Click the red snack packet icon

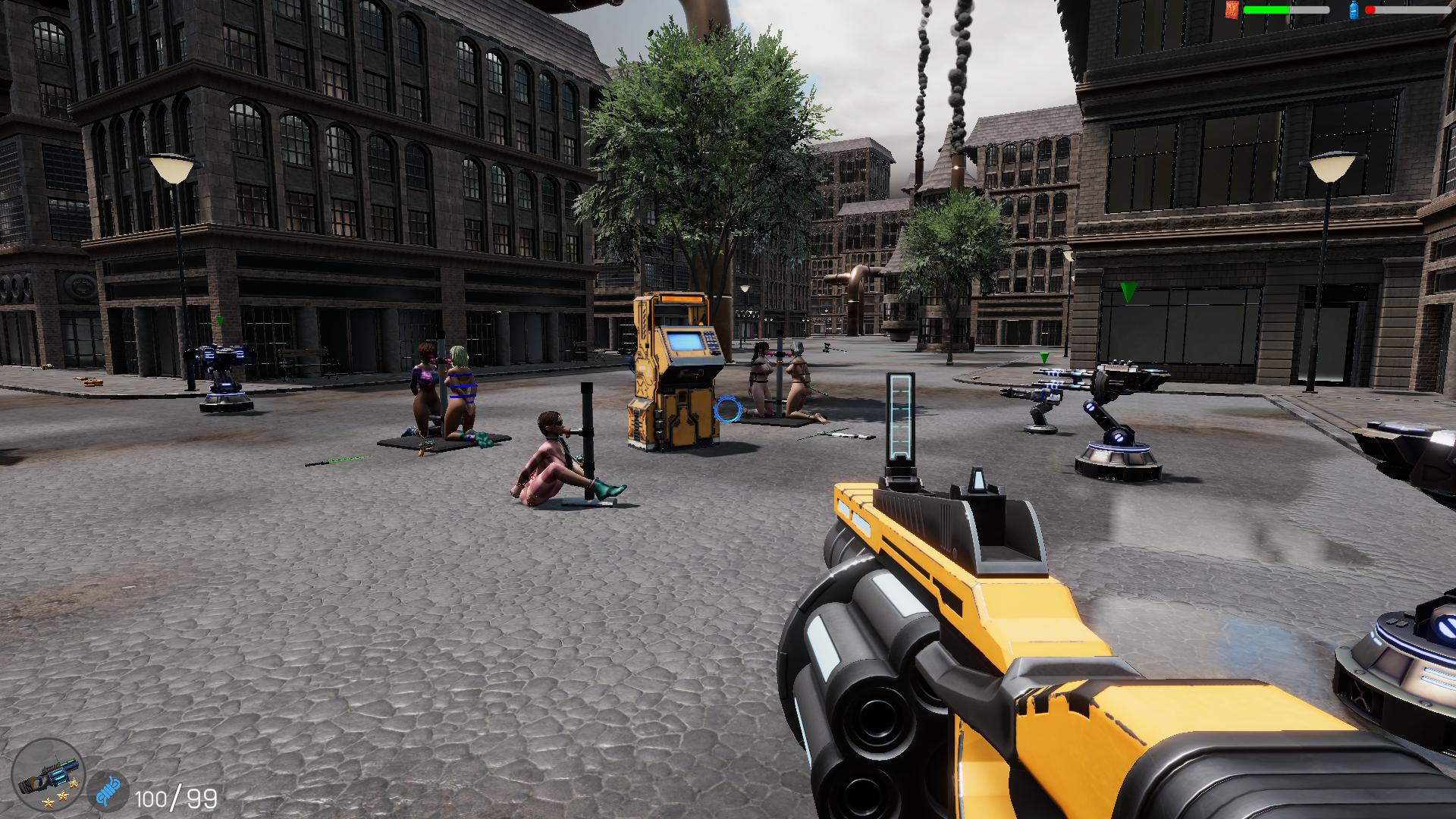coord(1232,9)
